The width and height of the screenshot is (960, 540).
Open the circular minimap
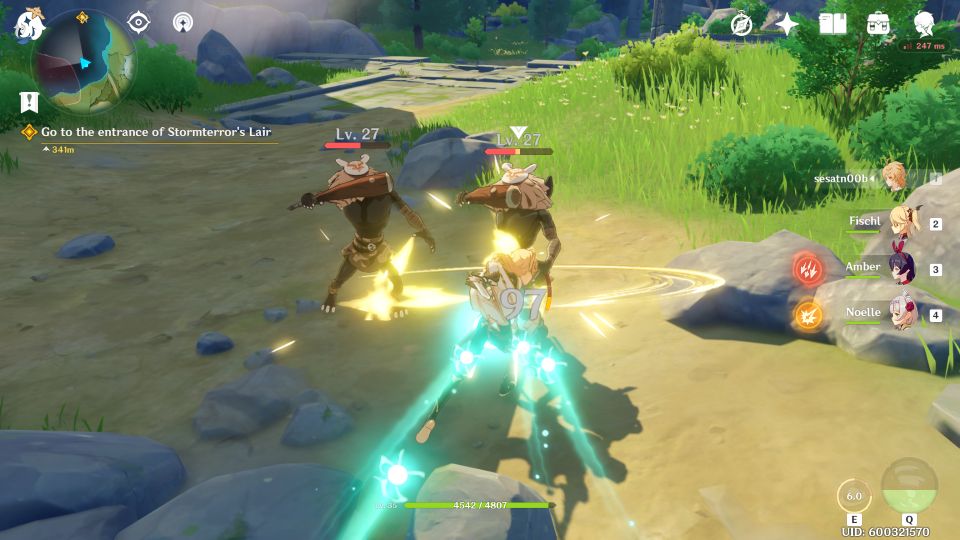pyautogui.click(x=84, y=62)
